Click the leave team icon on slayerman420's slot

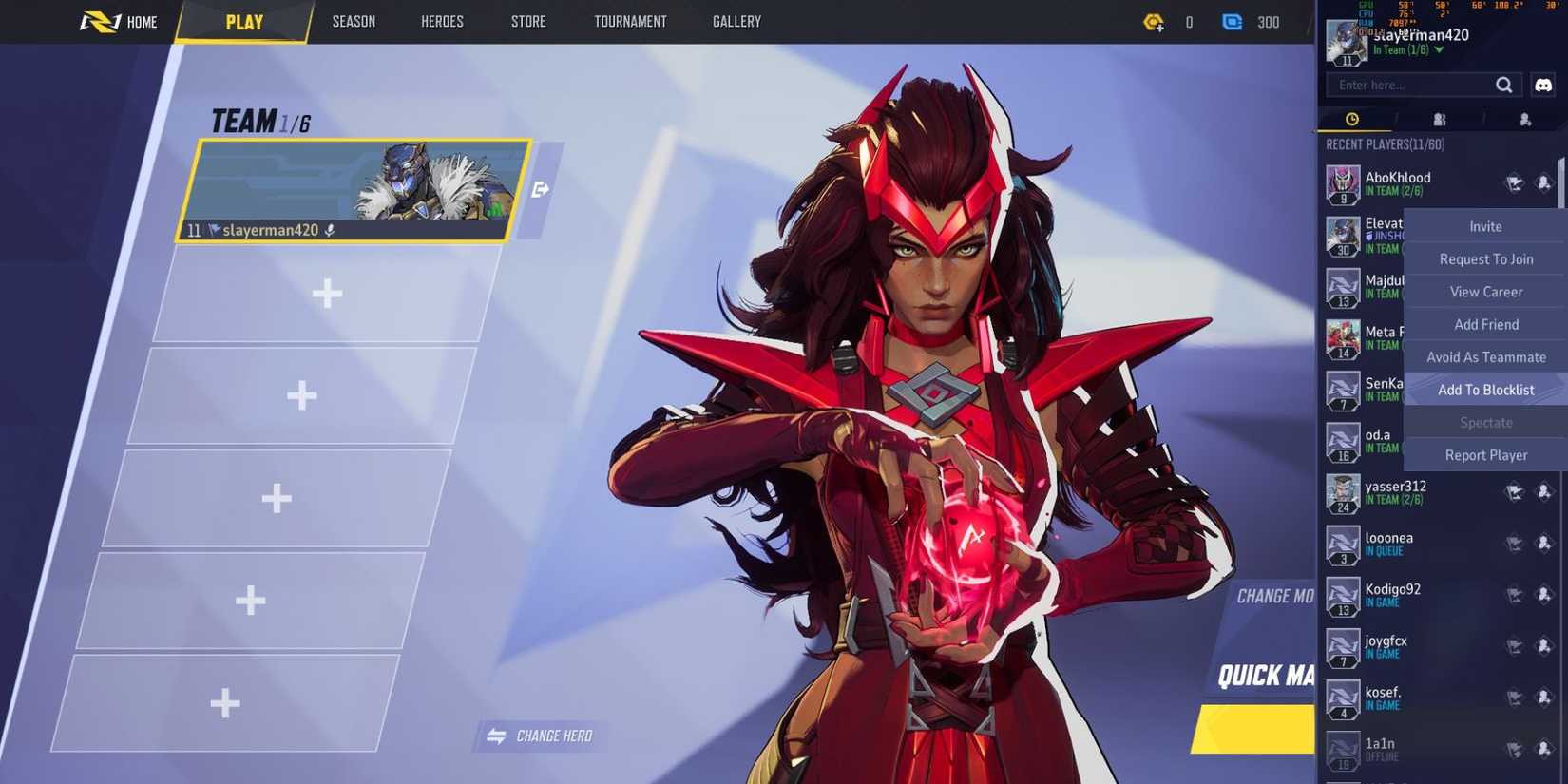click(540, 190)
